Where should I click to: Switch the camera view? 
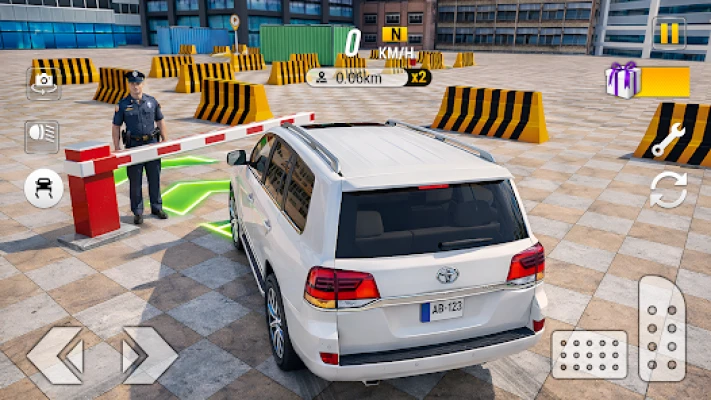click(x=42, y=84)
